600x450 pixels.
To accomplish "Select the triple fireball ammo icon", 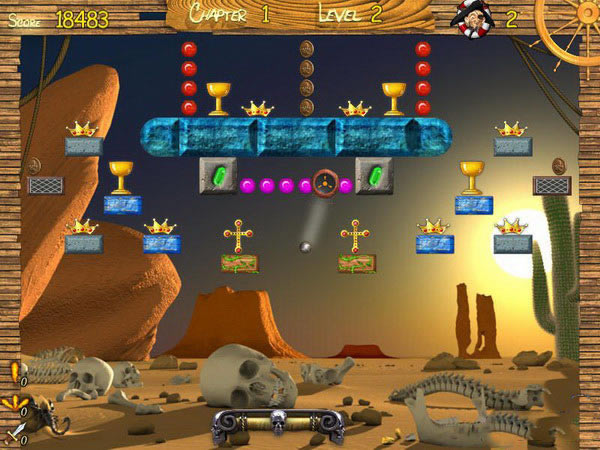I will (13, 404).
